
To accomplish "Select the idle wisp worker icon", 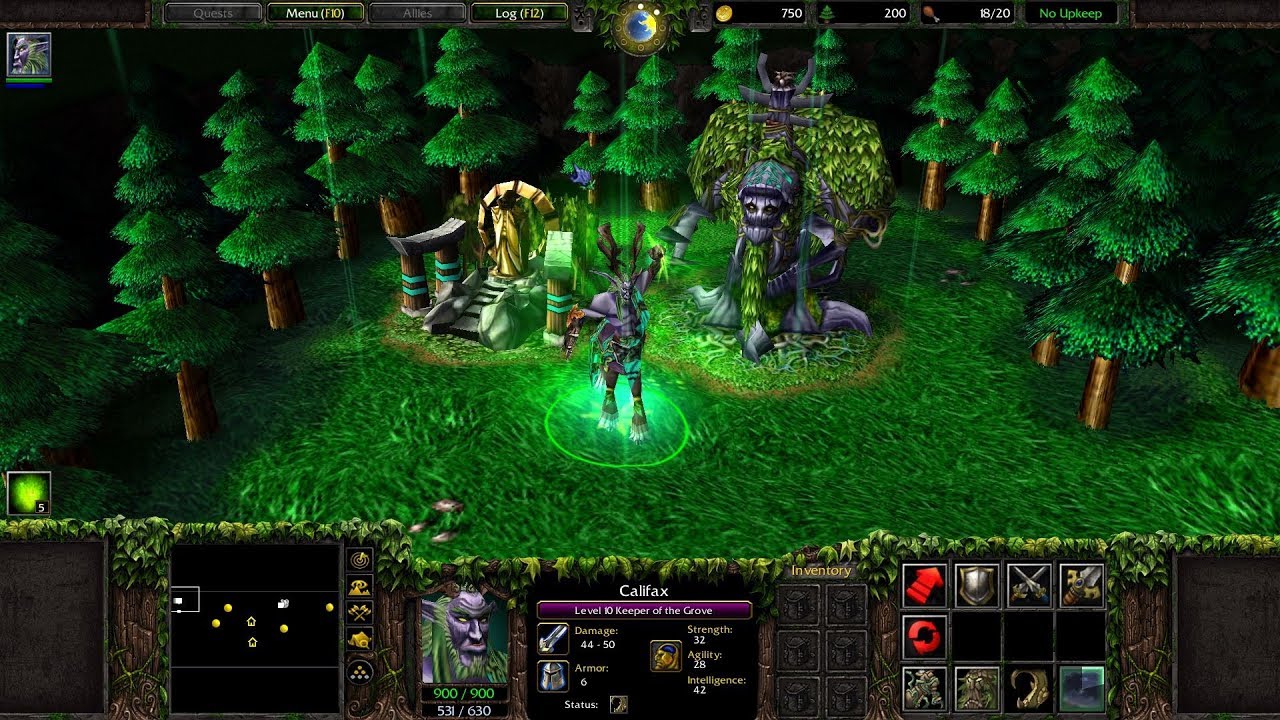I will click(28, 493).
